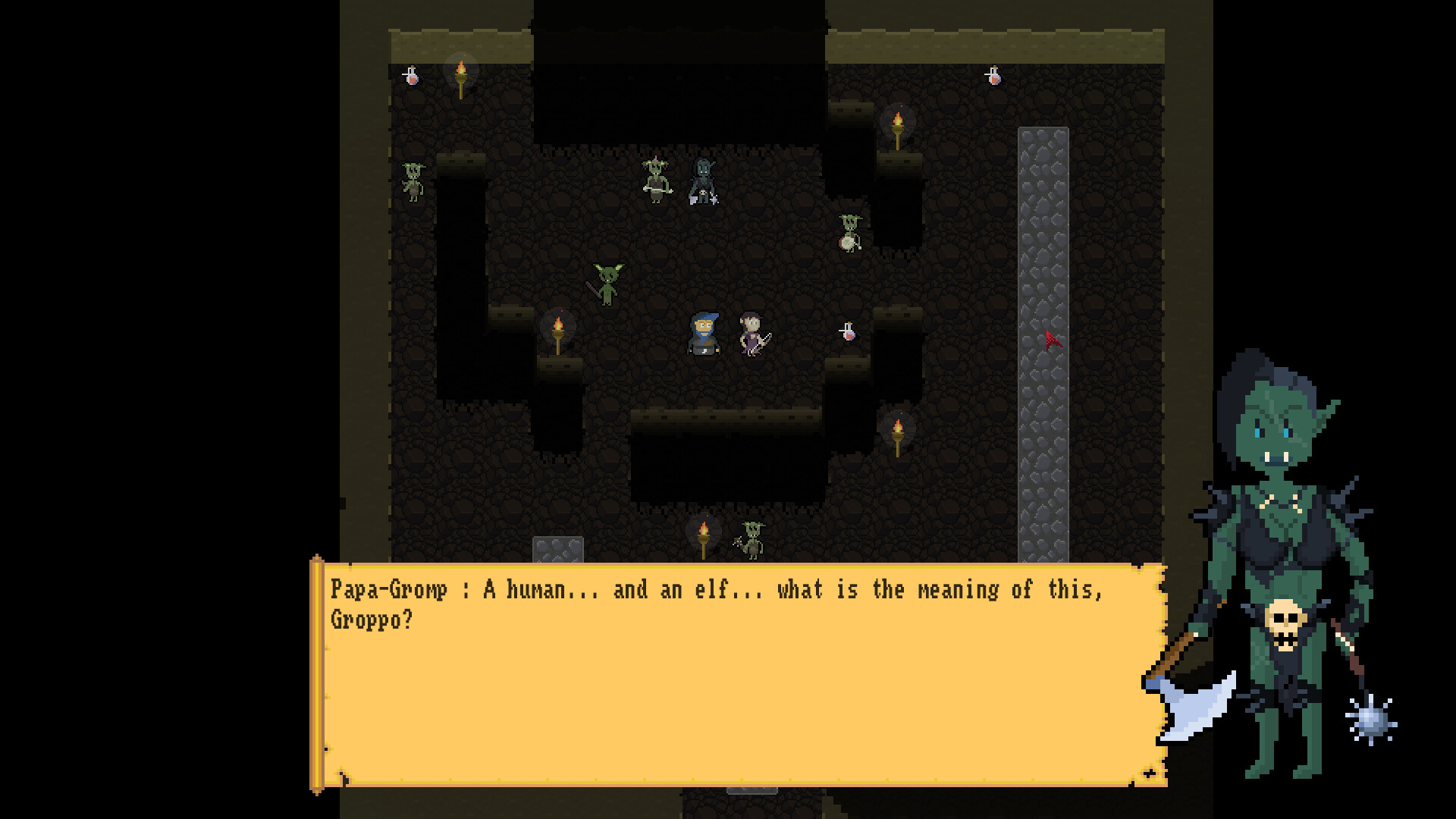Screen dimensions: 1456x819
Task: Pick up the potion in the top-left corner
Action: 409,76
